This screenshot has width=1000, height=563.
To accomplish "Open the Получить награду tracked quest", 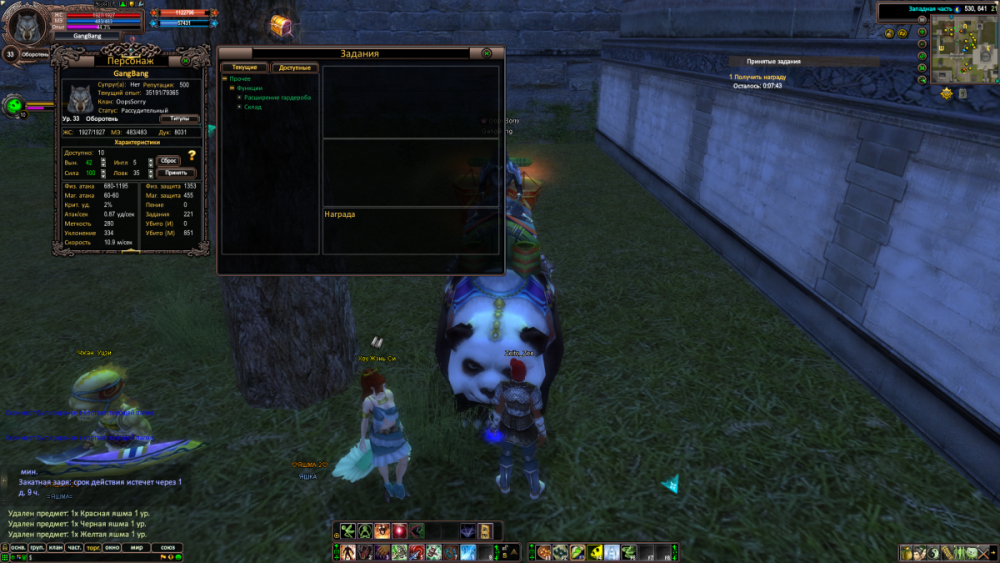I will pyautogui.click(x=759, y=77).
